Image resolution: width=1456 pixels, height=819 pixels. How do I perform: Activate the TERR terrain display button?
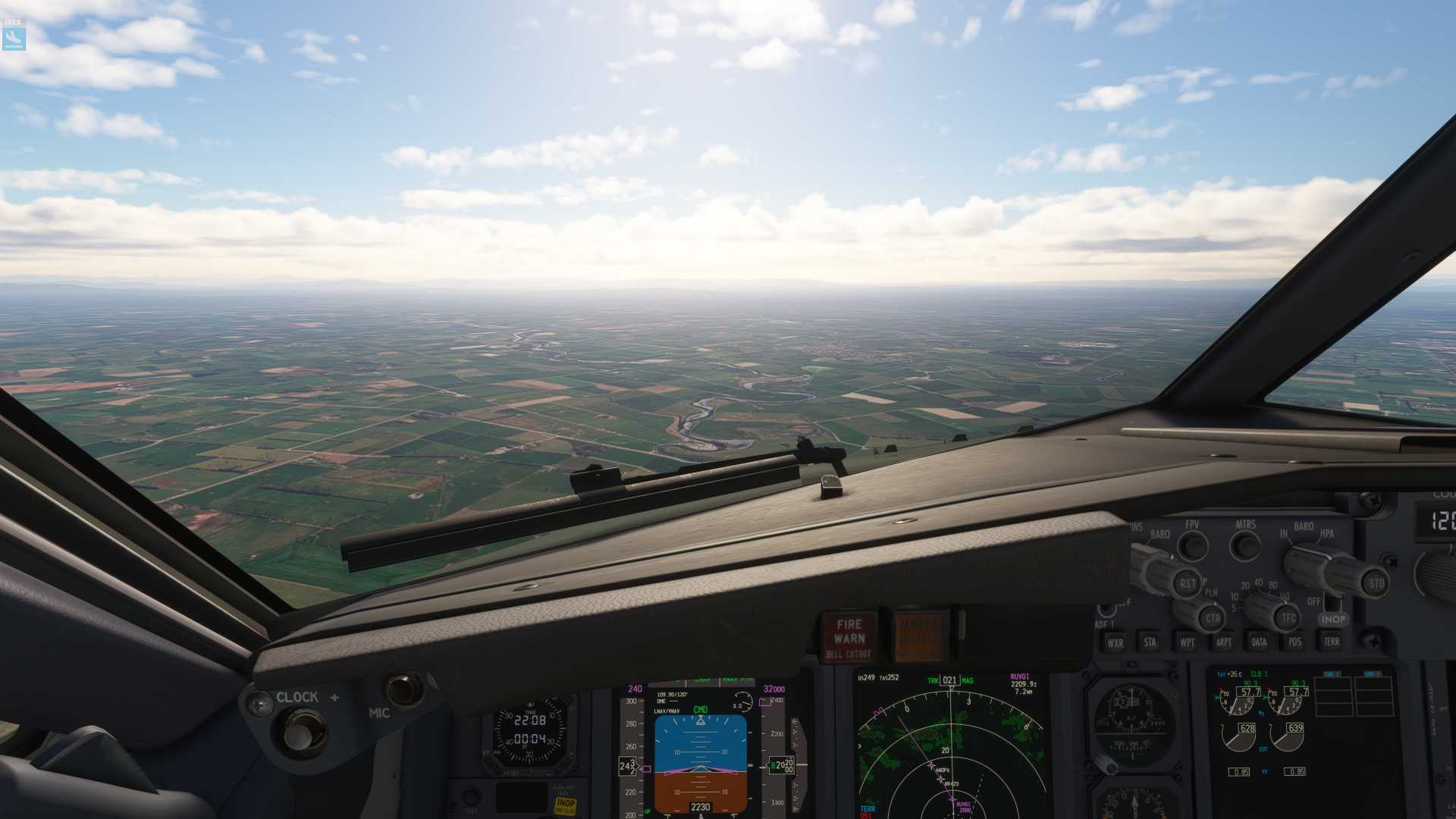tap(1332, 642)
